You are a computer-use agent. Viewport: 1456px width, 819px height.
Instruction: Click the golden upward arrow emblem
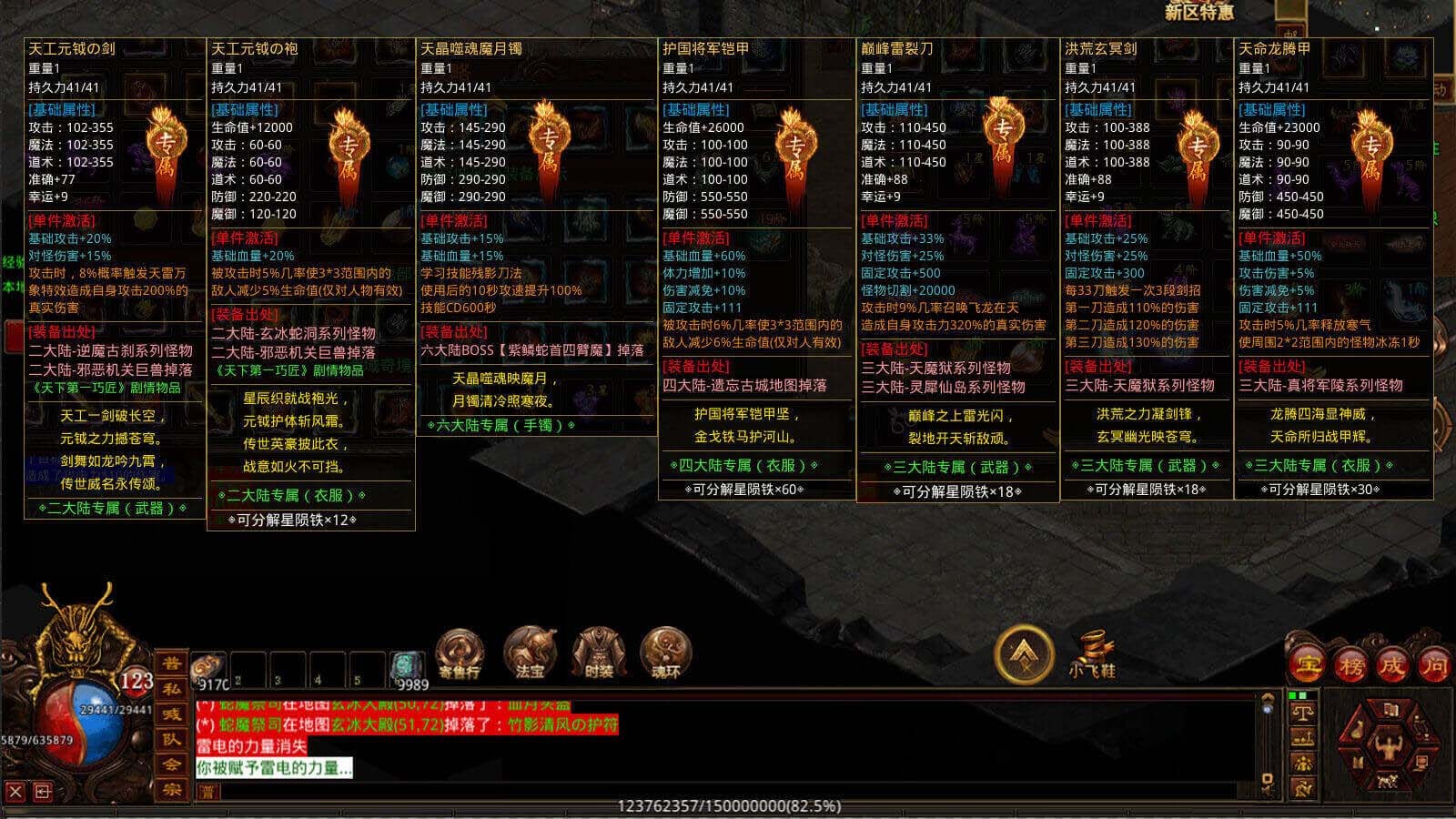click(1024, 653)
